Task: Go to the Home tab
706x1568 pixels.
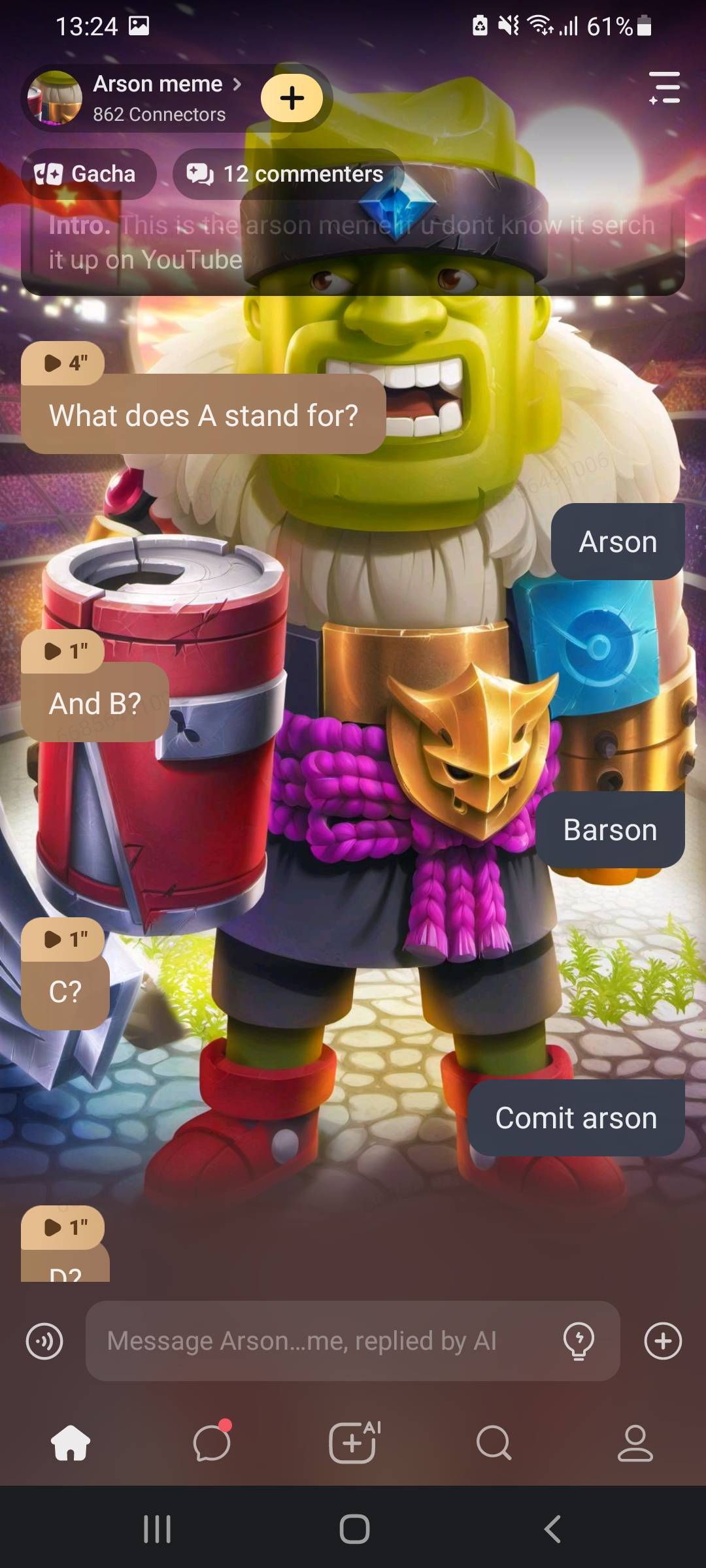Action: coord(71,1442)
